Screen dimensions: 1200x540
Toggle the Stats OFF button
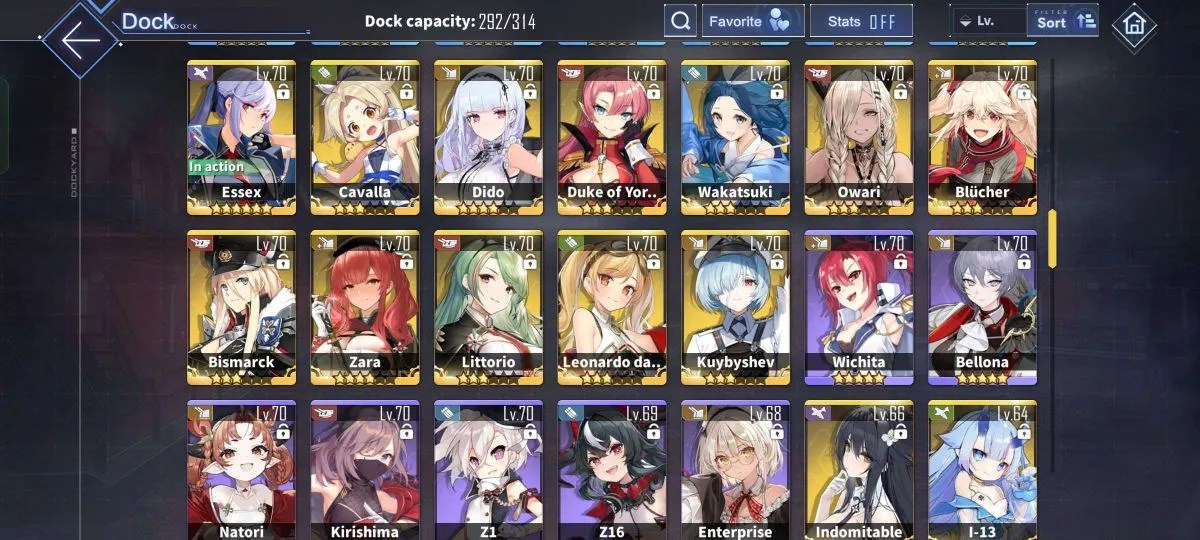pos(861,21)
